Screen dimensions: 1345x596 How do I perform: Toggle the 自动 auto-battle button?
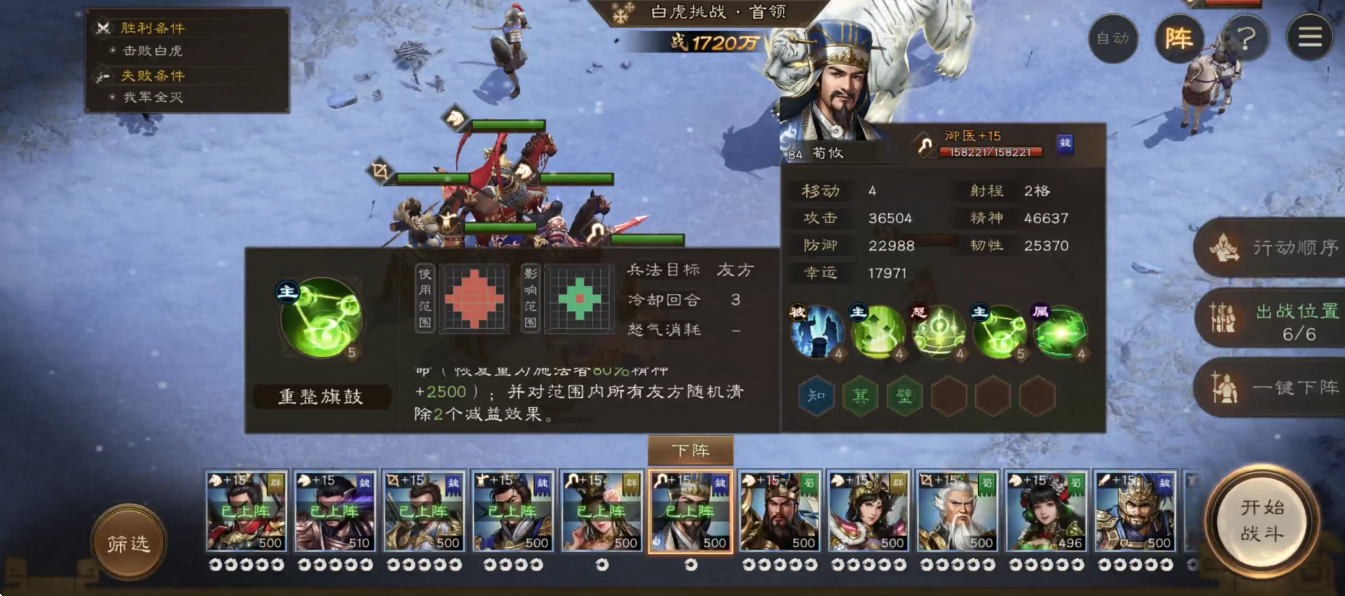1112,39
